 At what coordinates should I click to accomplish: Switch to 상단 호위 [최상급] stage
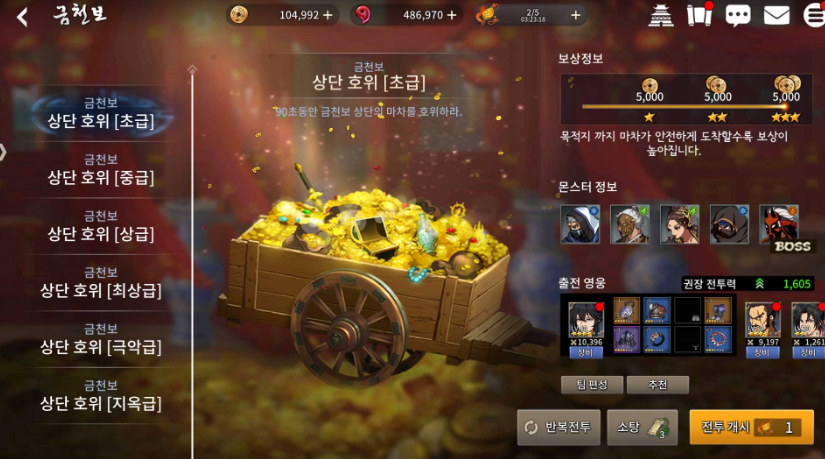pyautogui.click(x=100, y=282)
